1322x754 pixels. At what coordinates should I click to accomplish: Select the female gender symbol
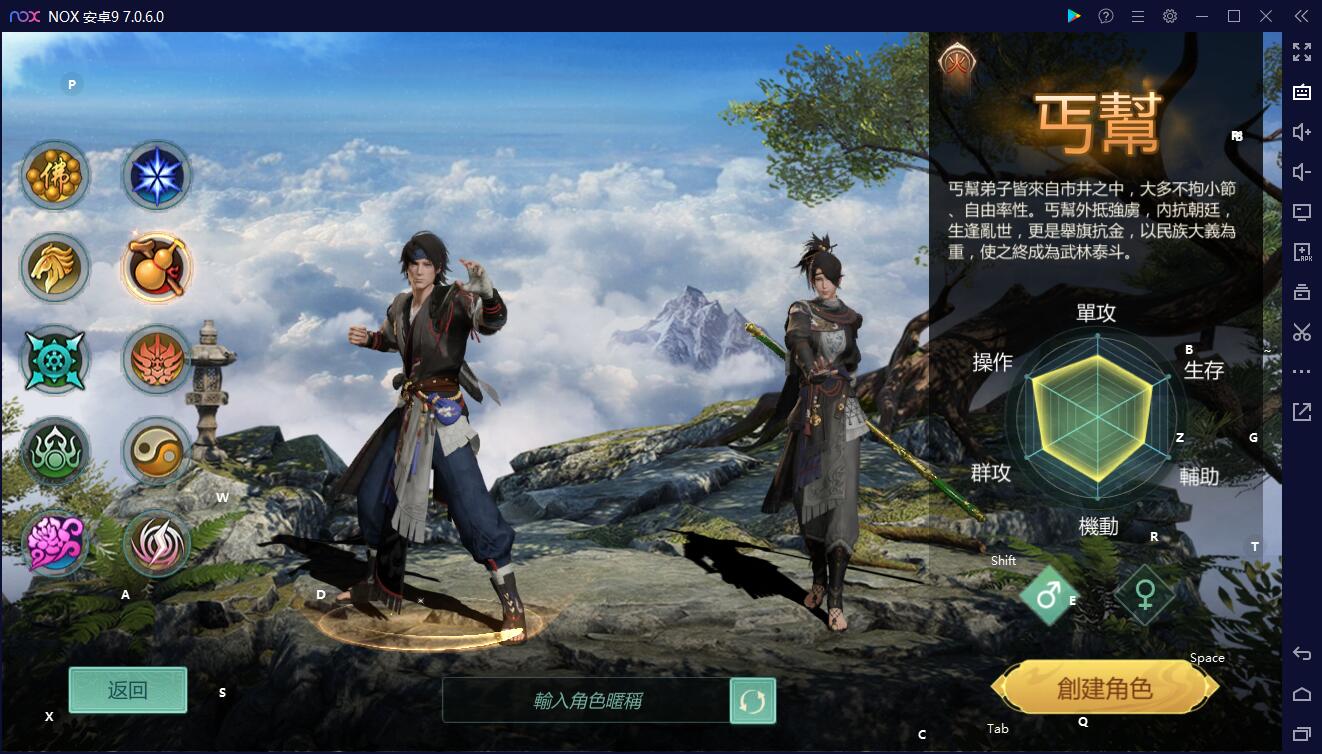[x=1144, y=594]
